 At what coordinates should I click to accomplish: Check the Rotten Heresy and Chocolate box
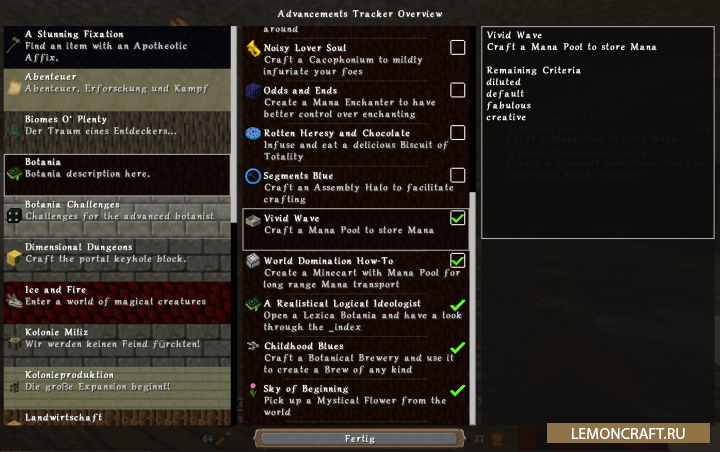click(457, 133)
